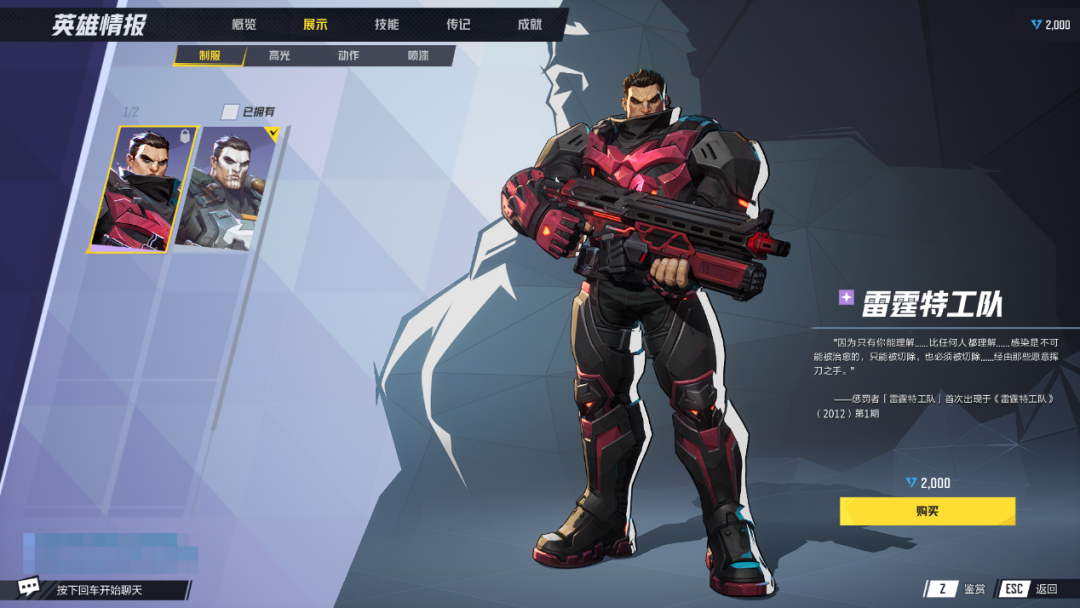This screenshot has height=608, width=1080.
Task: Choose the 制服 costume sub-tab
Action: click(x=209, y=56)
